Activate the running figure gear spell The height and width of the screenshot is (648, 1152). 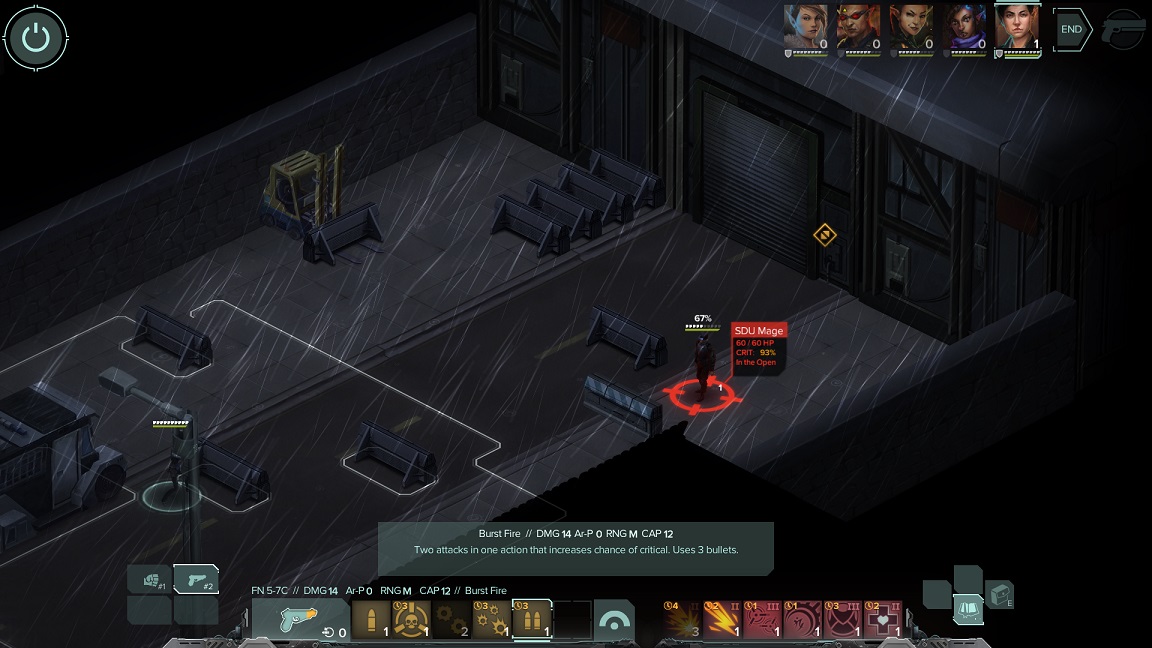pos(802,620)
